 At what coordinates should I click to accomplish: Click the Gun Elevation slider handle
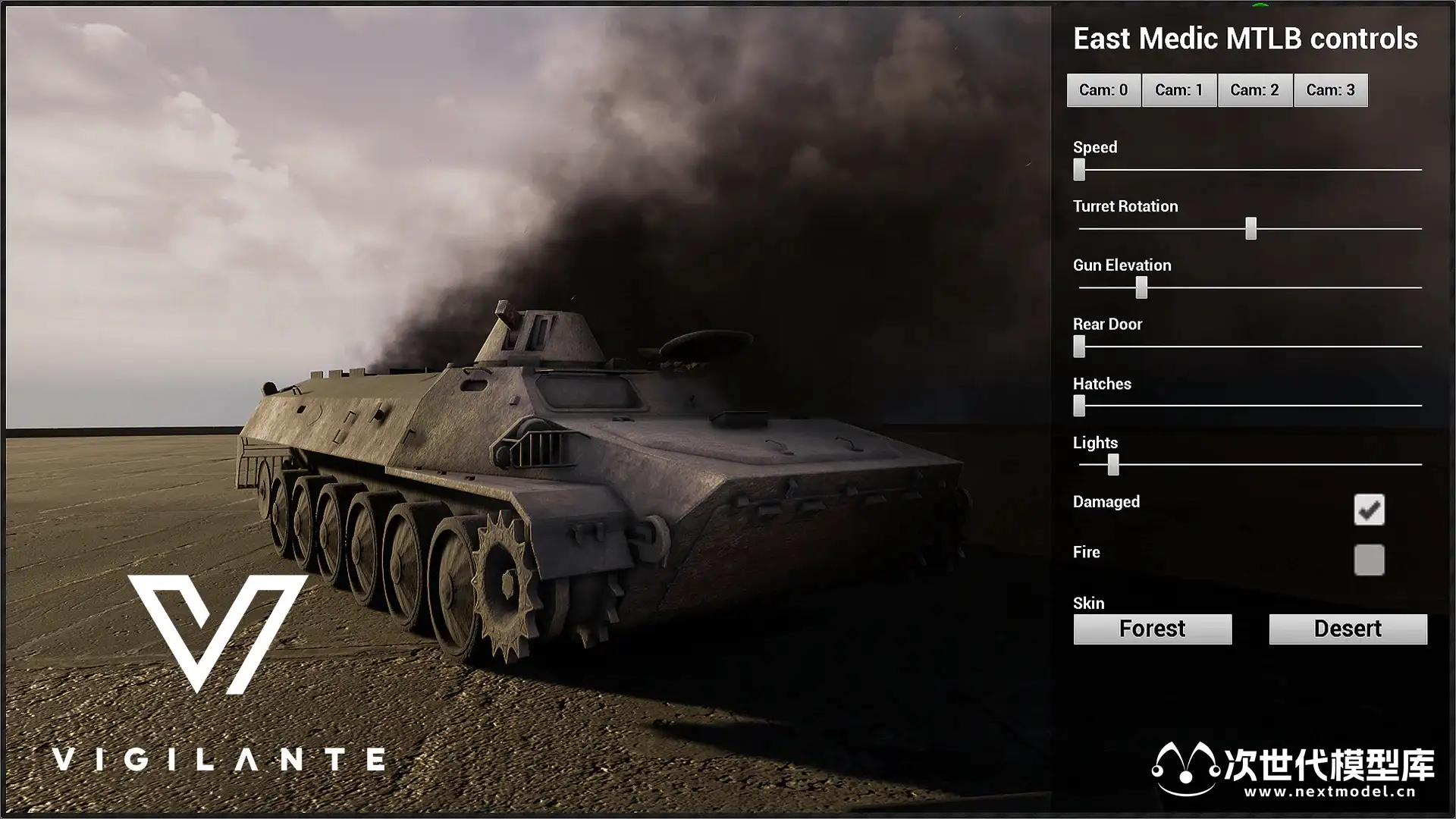(1141, 287)
